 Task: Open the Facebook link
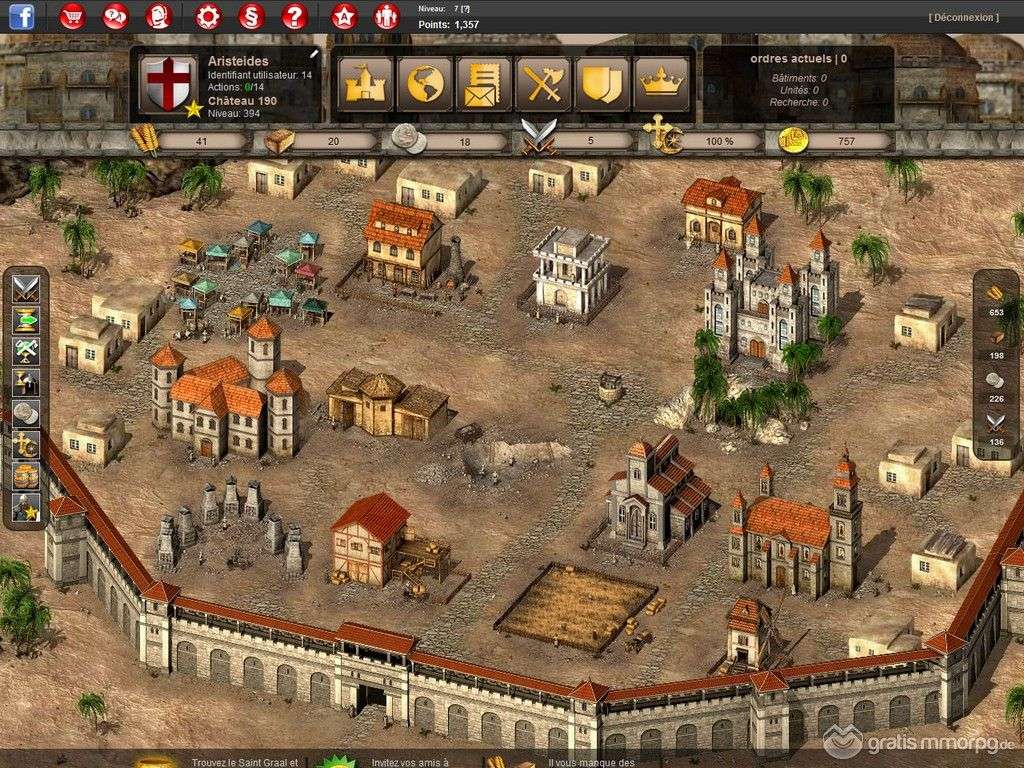point(21,16)
